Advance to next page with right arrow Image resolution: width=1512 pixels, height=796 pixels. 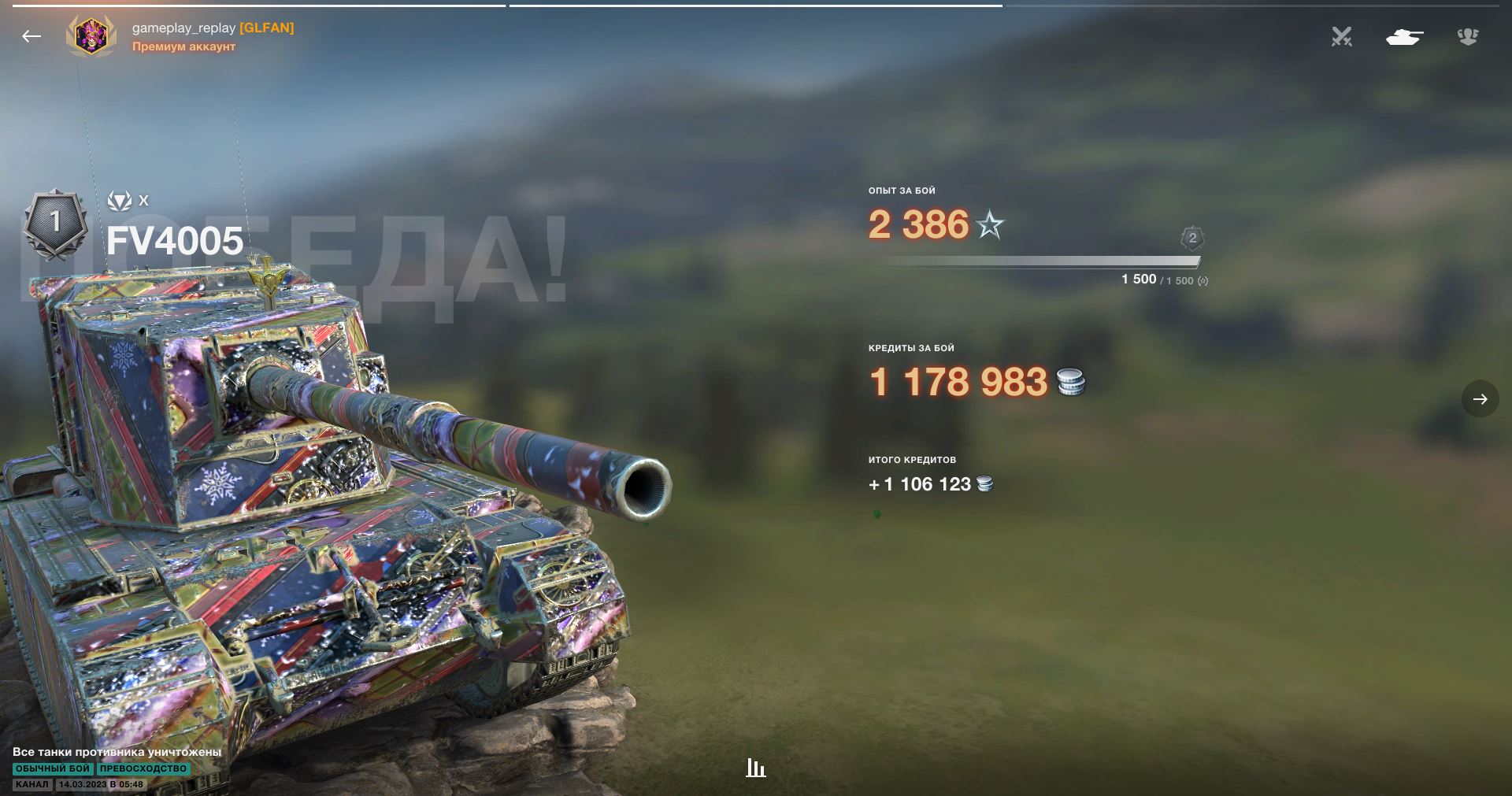click(1480, 399)
